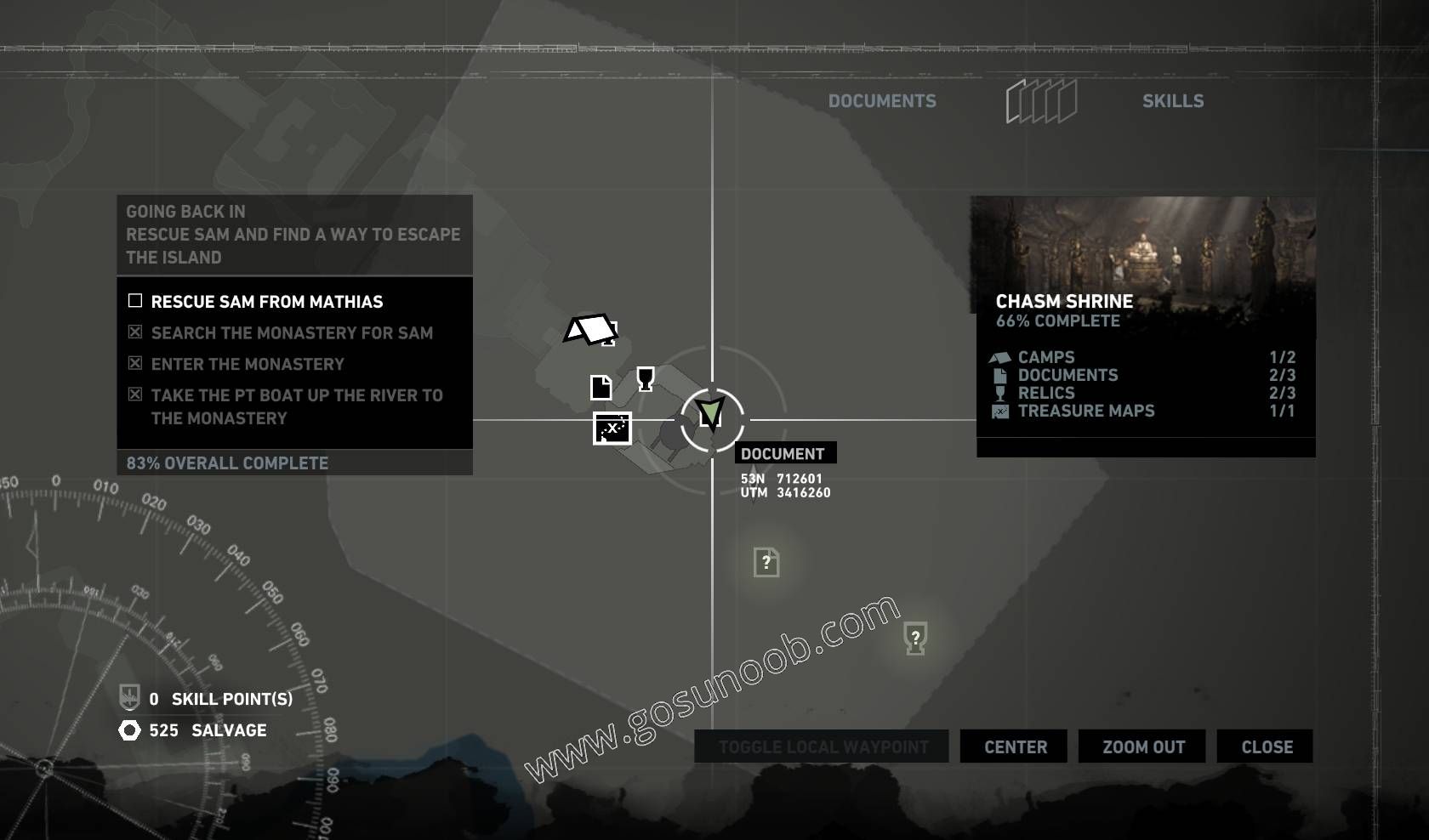Choose the treasure map marker

click(x=612, y=429)
